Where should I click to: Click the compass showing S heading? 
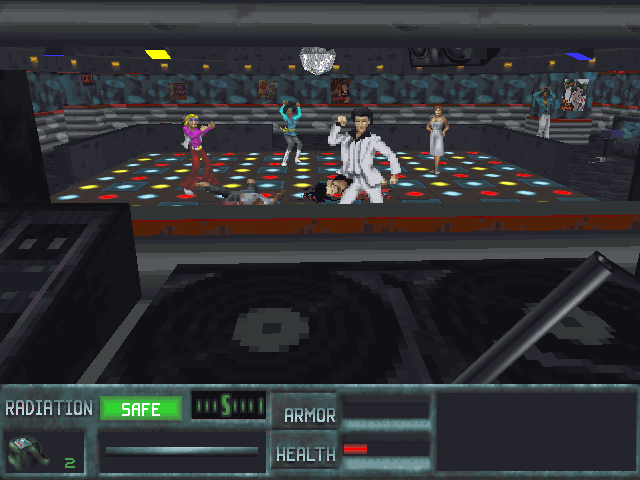point(228,405)
